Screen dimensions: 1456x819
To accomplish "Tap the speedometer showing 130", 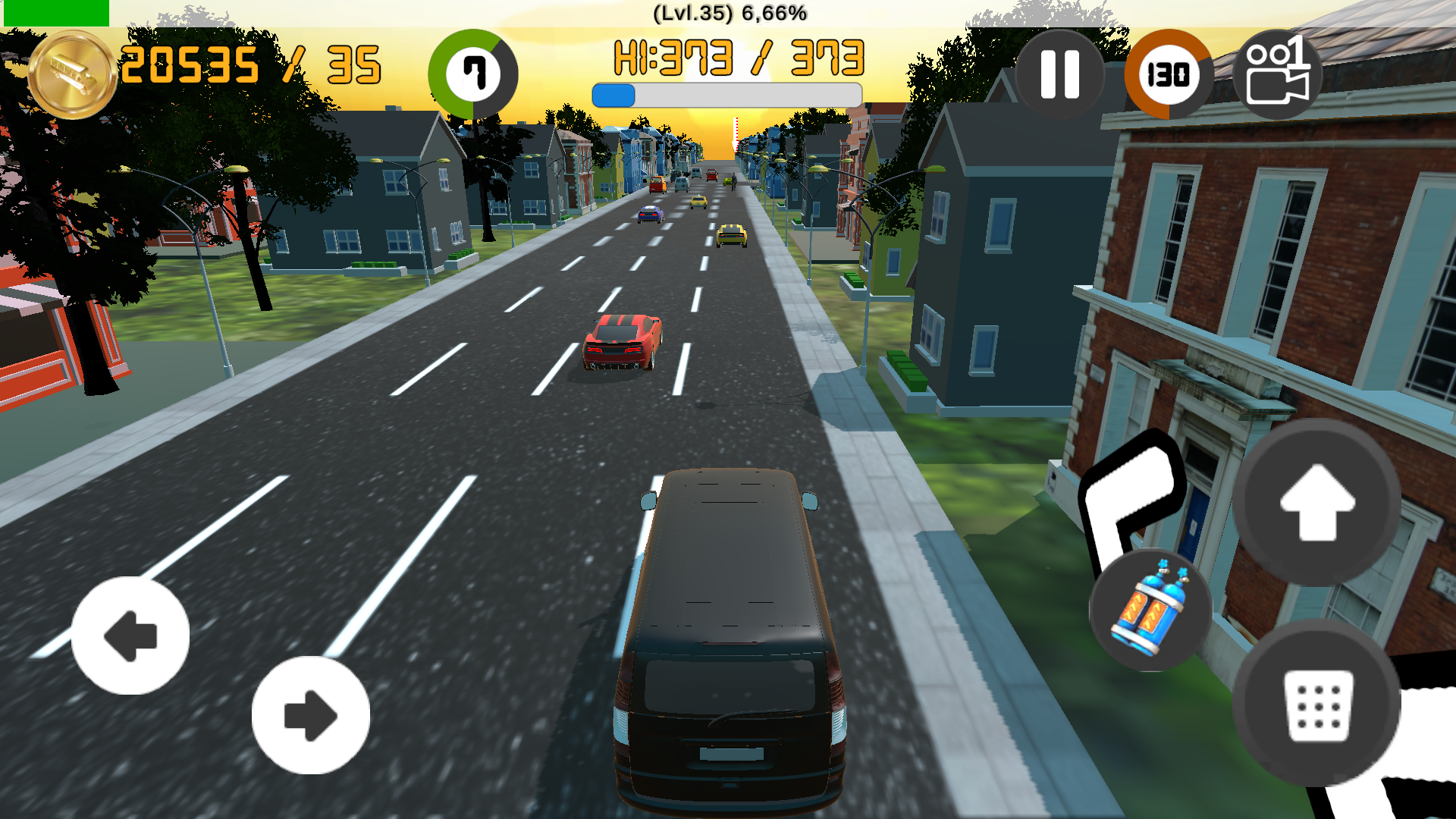I will (x=1168, y=72).
